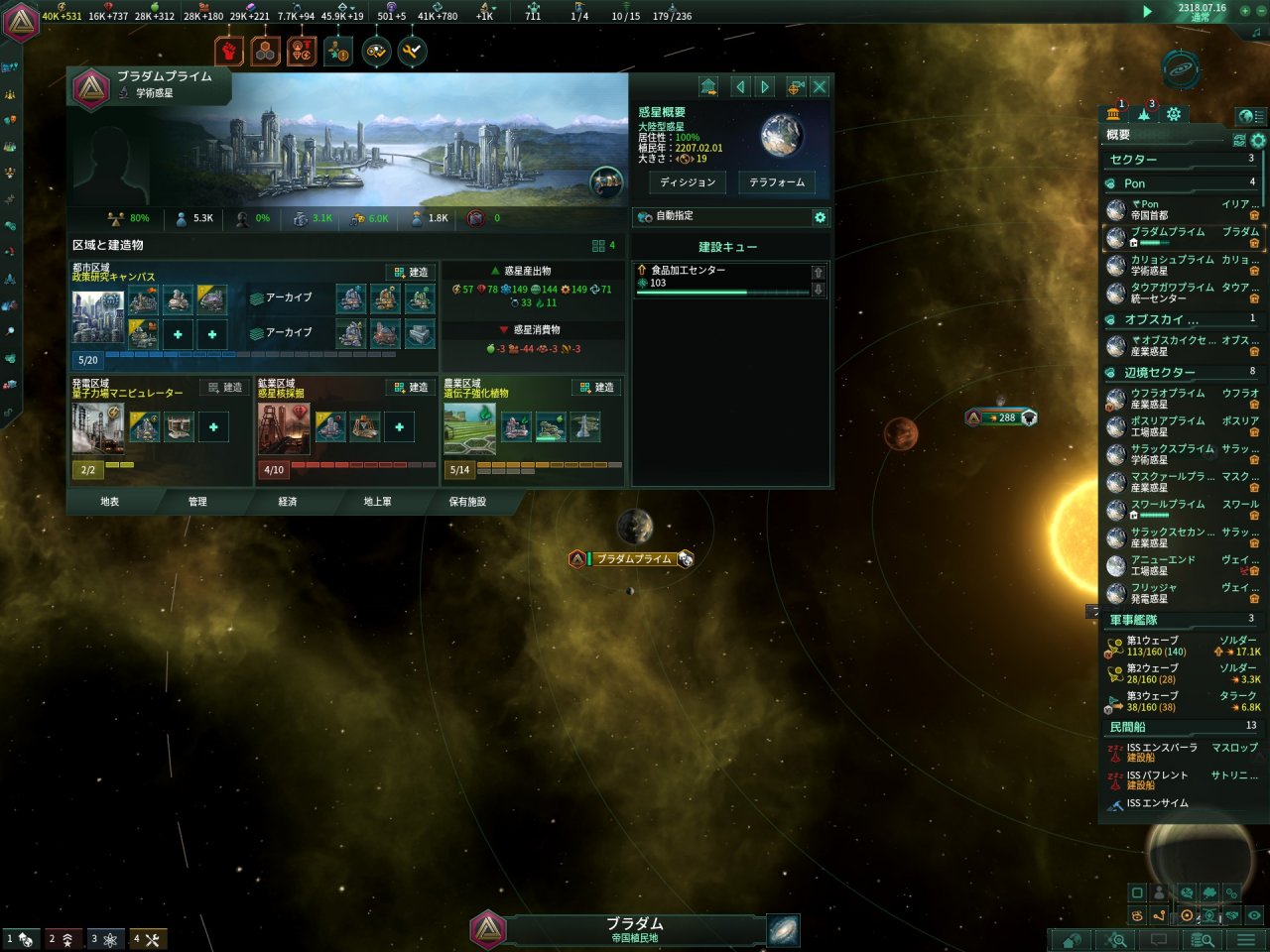Go to the next planet with right arrow

(765, 87)
